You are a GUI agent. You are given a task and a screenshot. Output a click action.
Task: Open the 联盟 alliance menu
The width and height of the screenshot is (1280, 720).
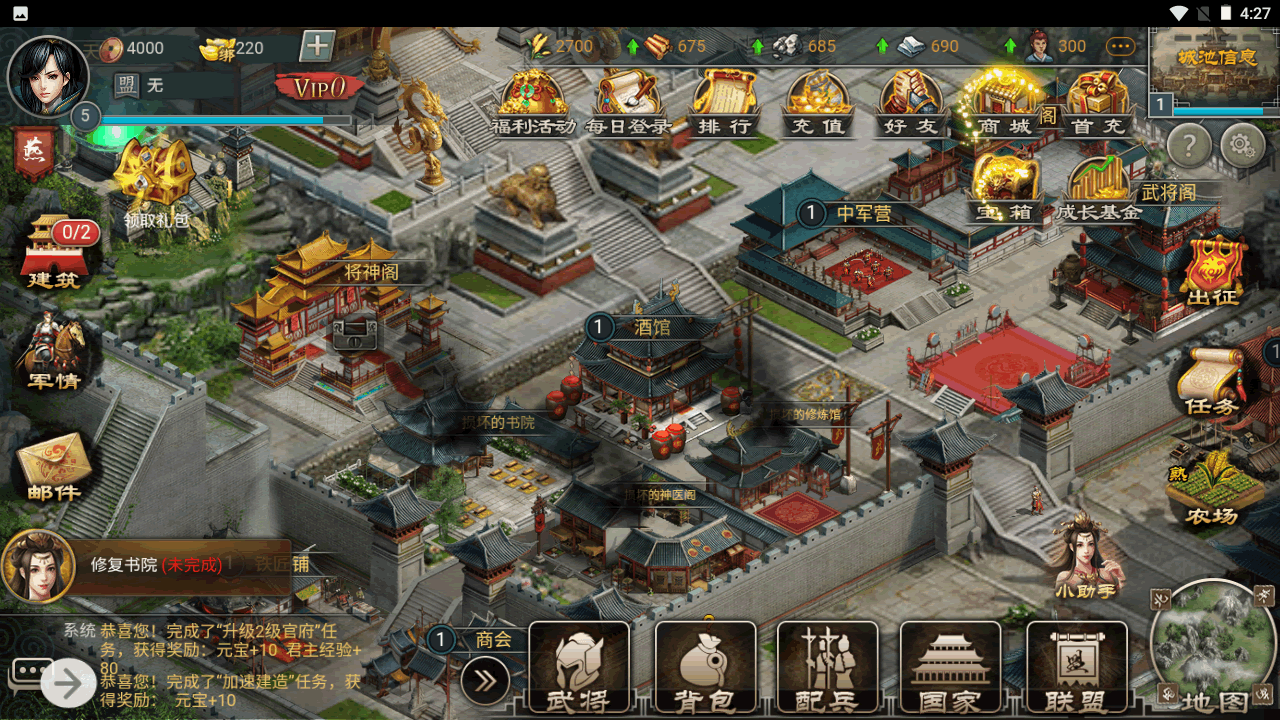click(1077, 668)
